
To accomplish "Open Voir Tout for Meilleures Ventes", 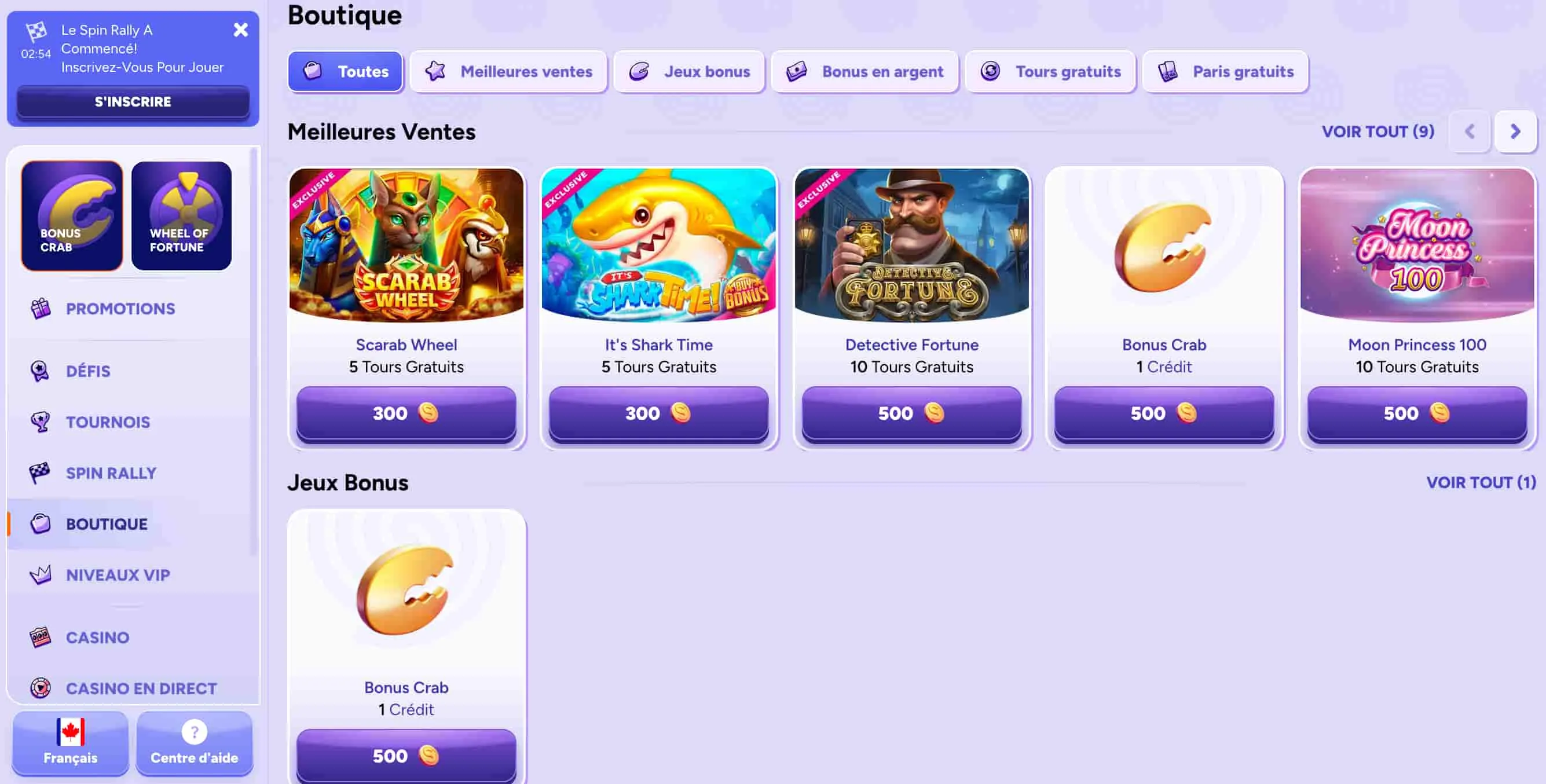I will [1378, 131].
